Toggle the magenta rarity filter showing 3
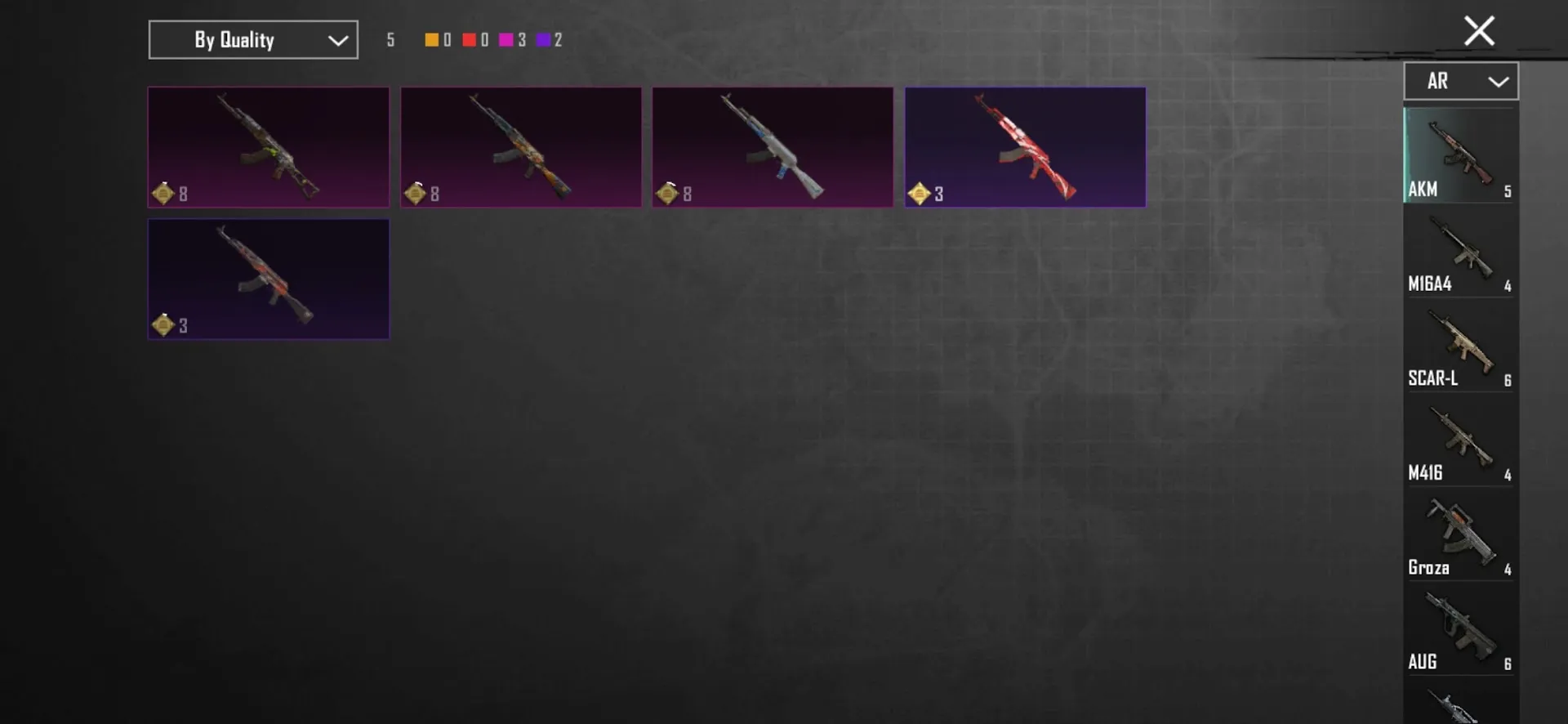 click(x=508, y=38)
